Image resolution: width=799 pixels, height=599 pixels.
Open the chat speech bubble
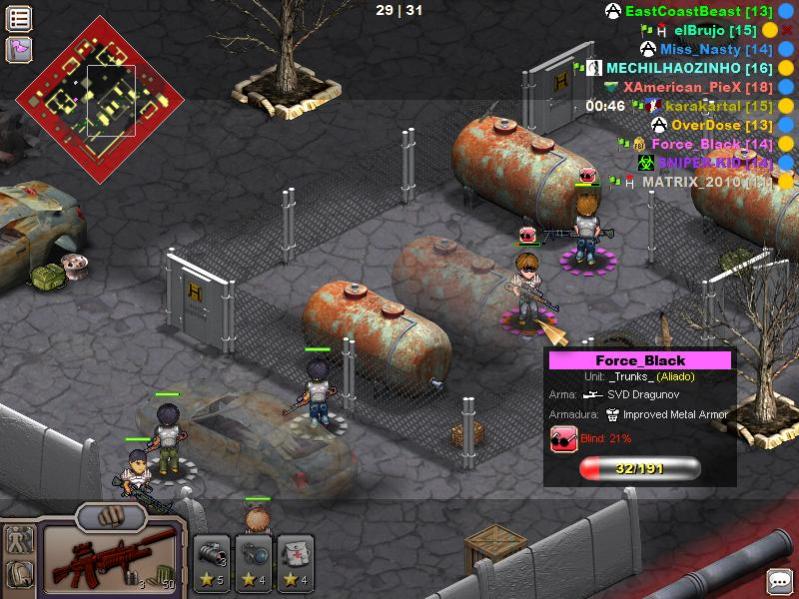(x=780, y=581)
